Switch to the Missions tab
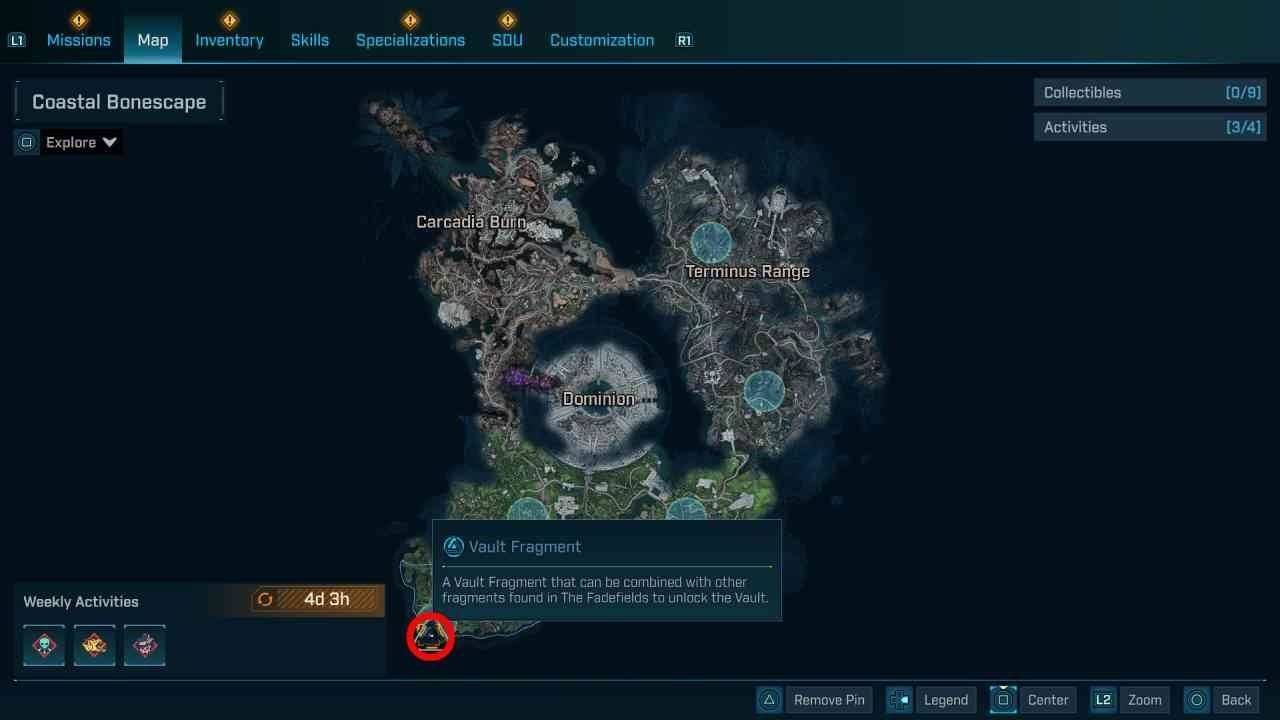1280x720 pixels. 78,40
